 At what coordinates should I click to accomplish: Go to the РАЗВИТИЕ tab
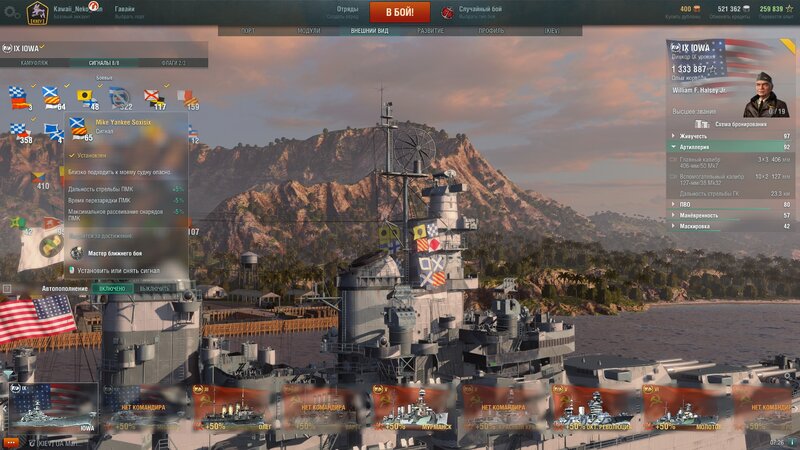point(431,31)
